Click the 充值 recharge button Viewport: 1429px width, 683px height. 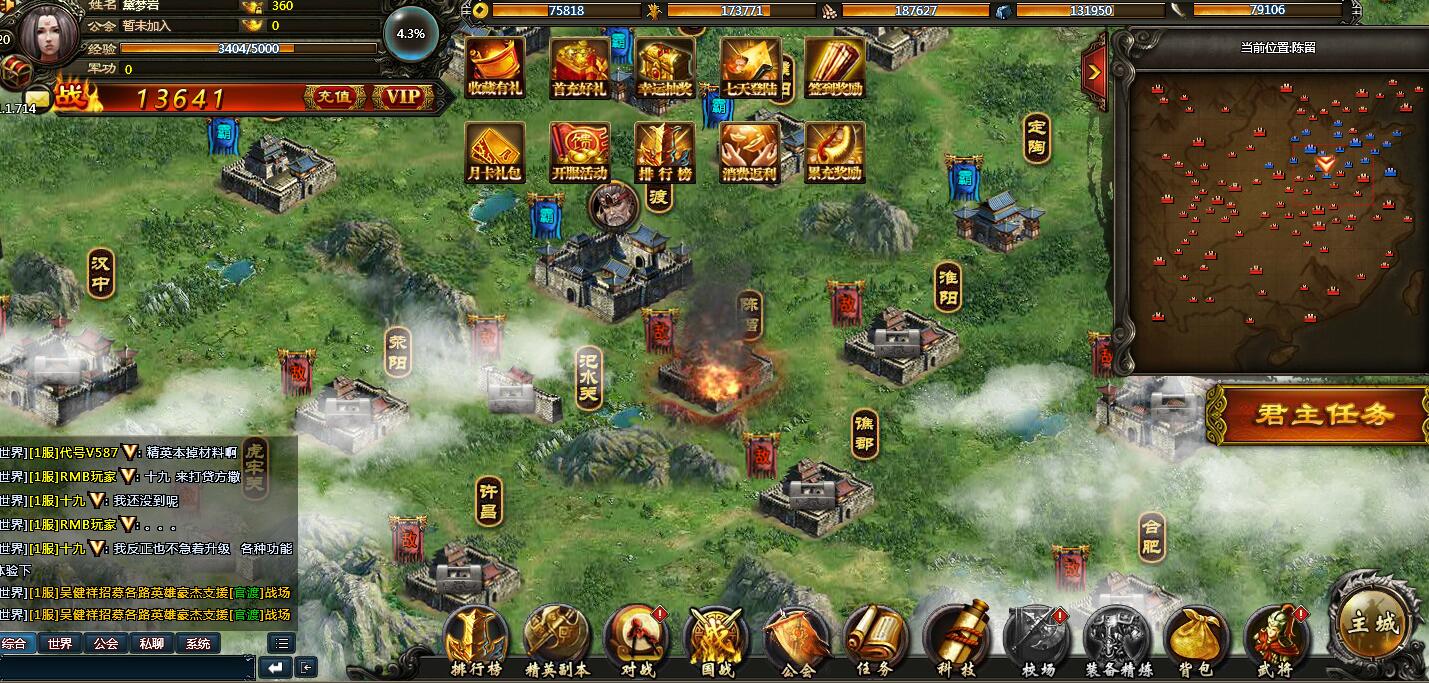pos(334,97)
